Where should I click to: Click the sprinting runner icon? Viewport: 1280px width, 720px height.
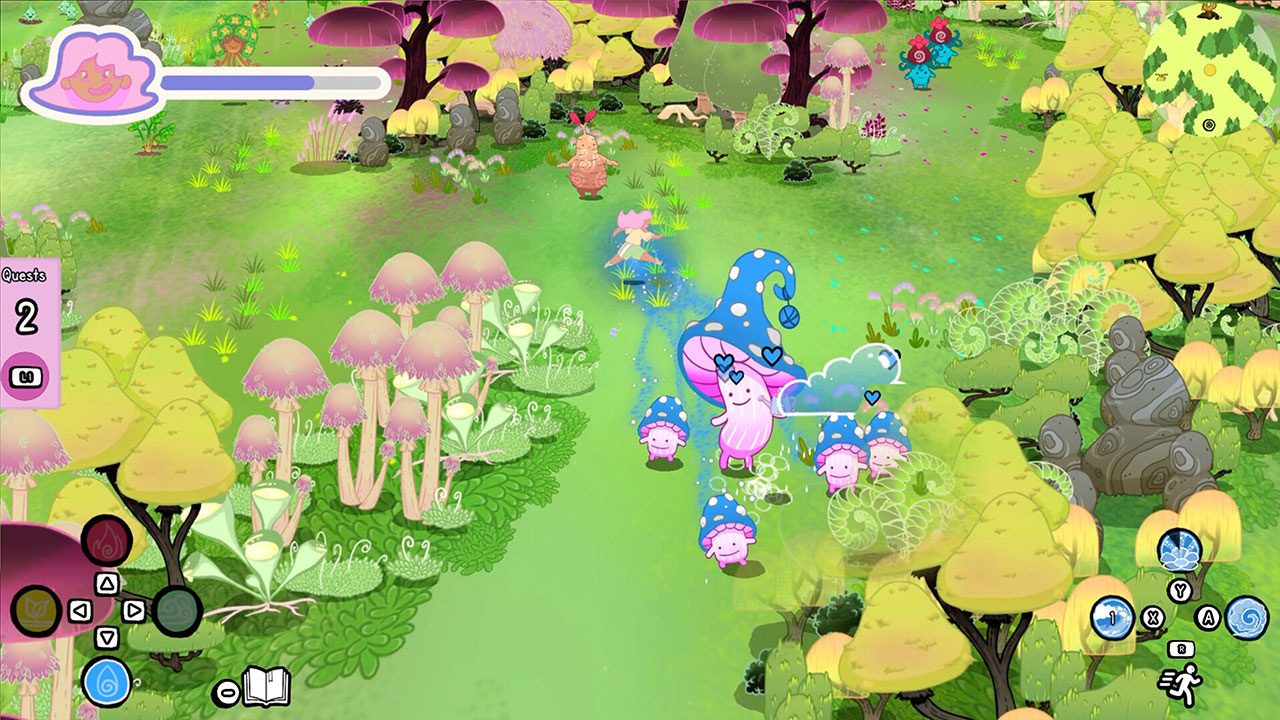point(1183,683)
